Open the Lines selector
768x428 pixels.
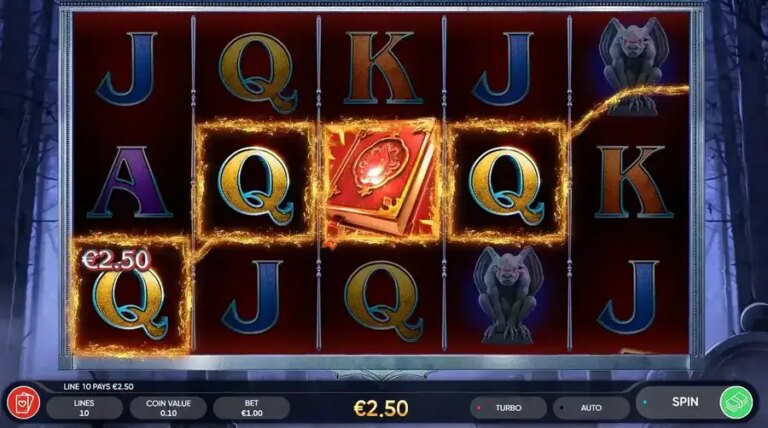coord(83,408)
